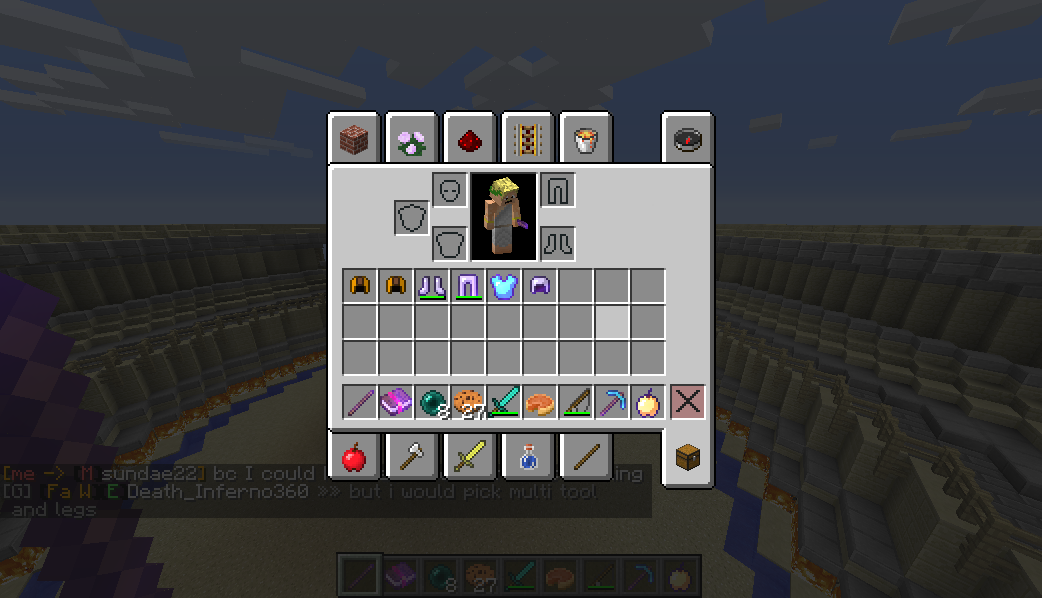
Task: Switch to the lava bucket Miscellaneous tab
Action: pyautogui.click(x=585, y=141)
